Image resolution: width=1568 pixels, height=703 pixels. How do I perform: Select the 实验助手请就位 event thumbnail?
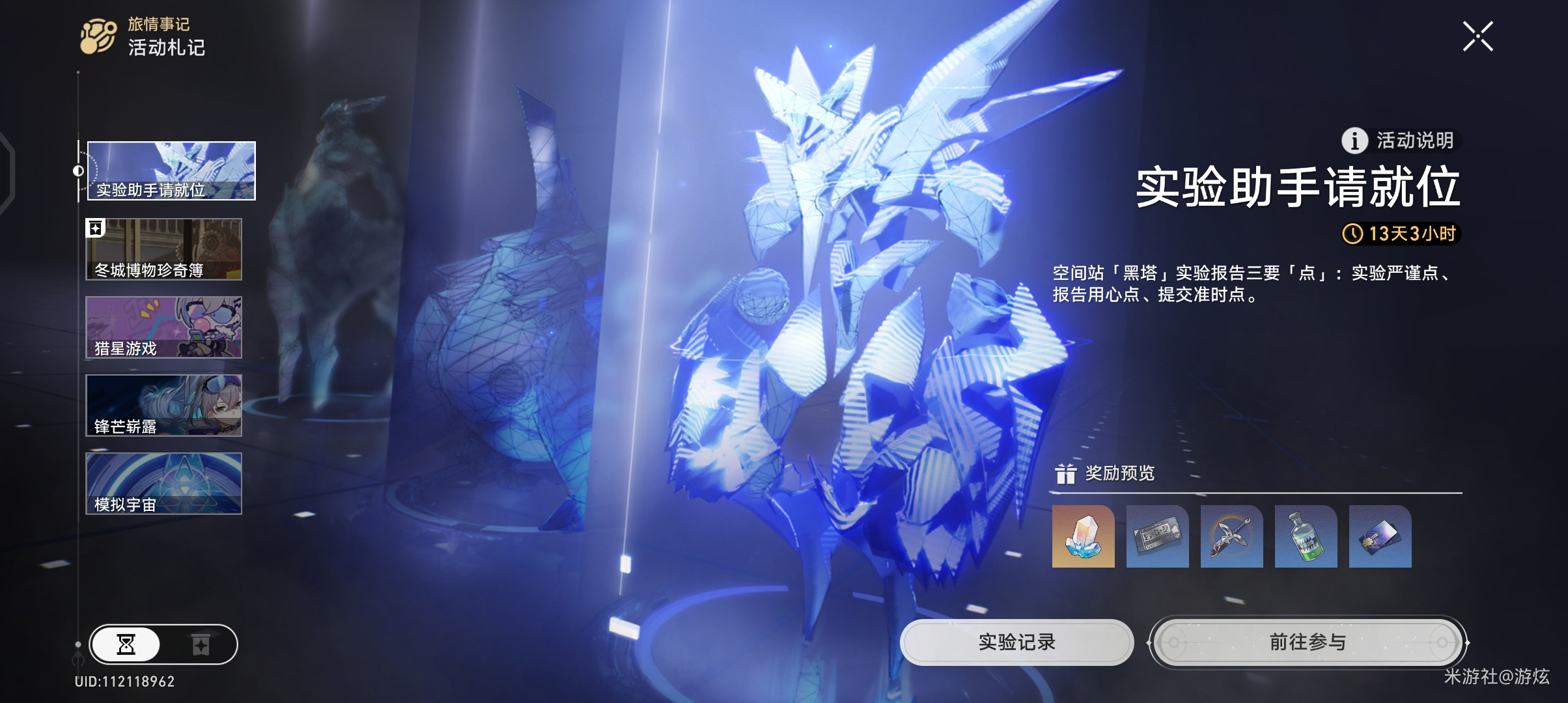tap(171, 171)
